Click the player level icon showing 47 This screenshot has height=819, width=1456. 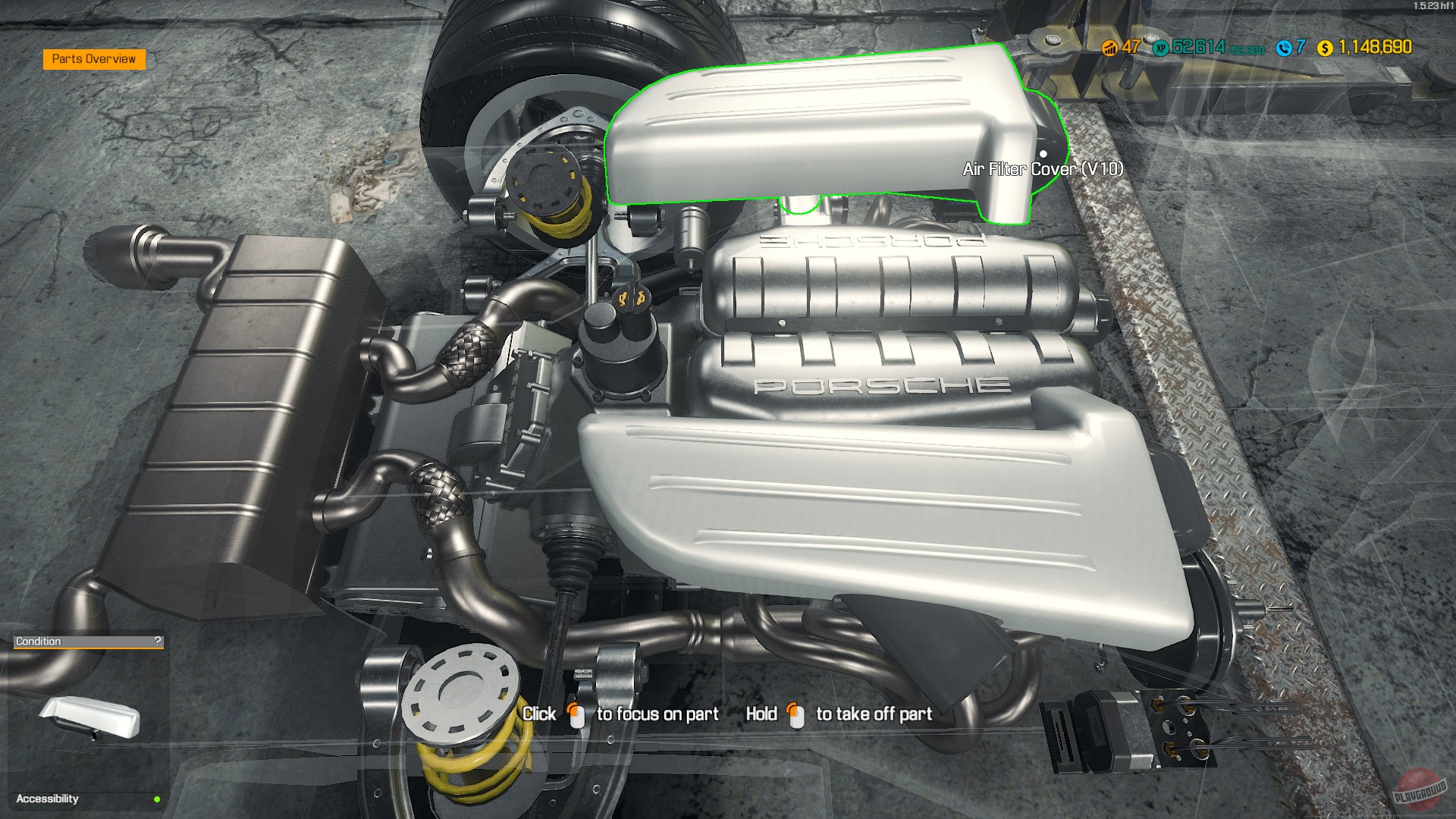pos(1109,48)
